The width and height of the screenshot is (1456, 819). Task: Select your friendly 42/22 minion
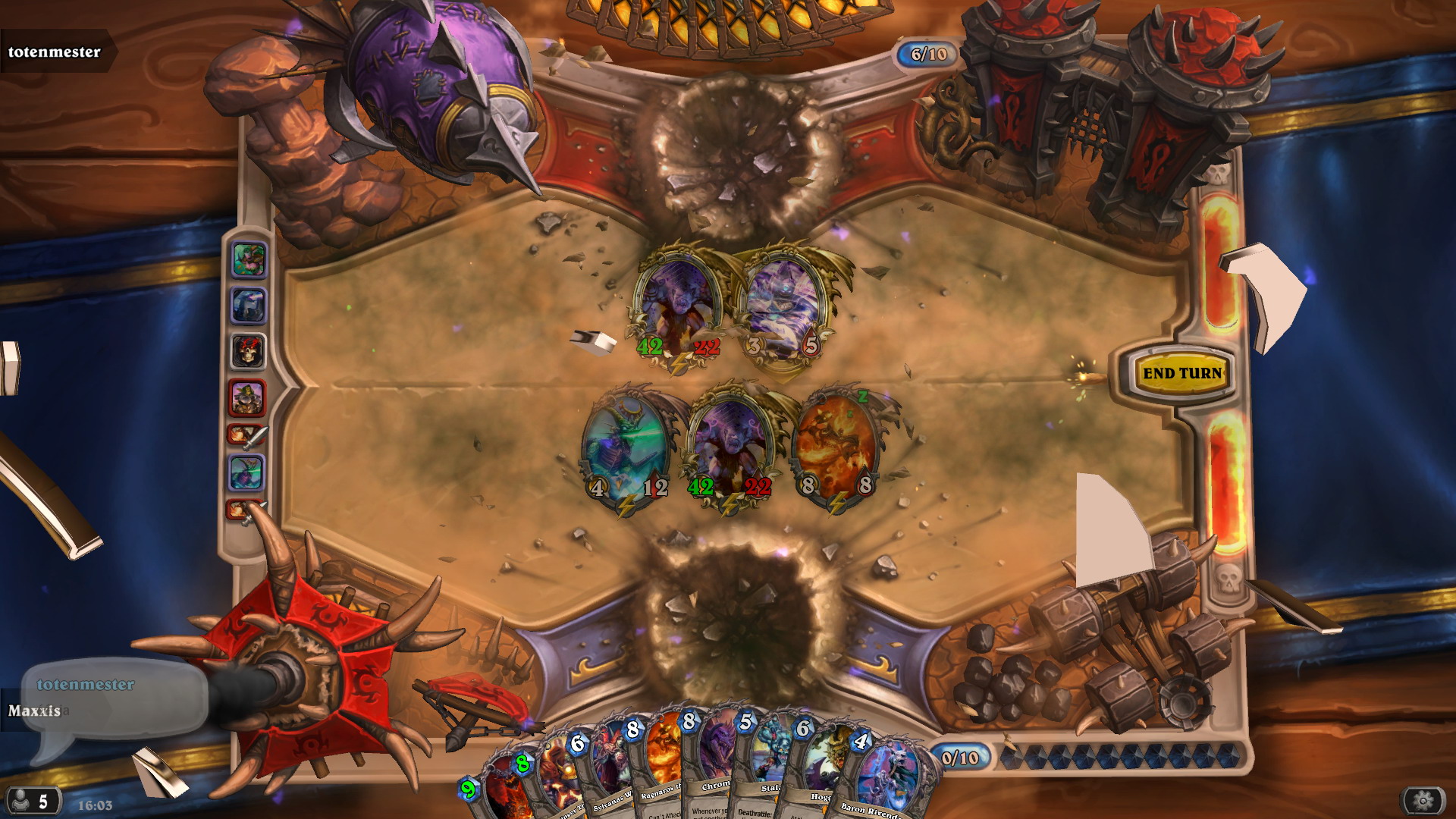[730, 447]
